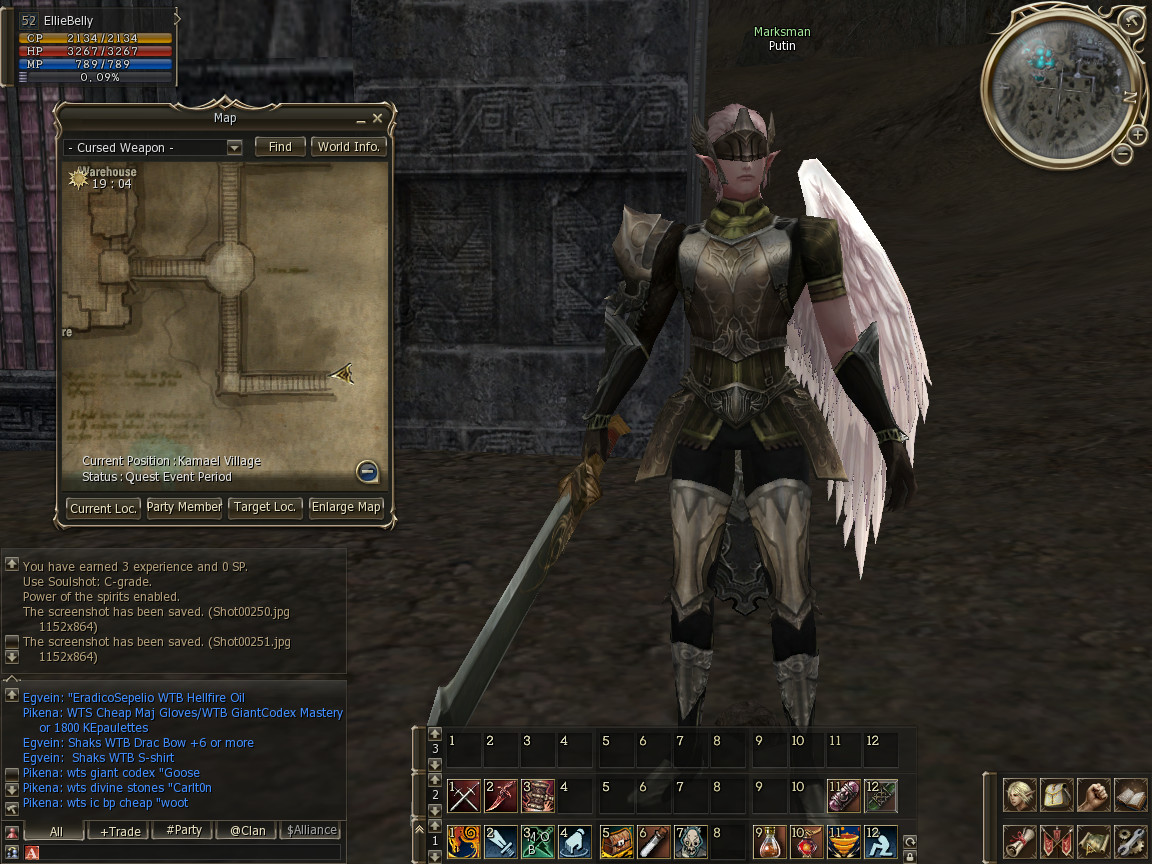Screen dimensions: 1152x864
Task: Use the treasure chest hotbar slot
Action: pos(618,842)
